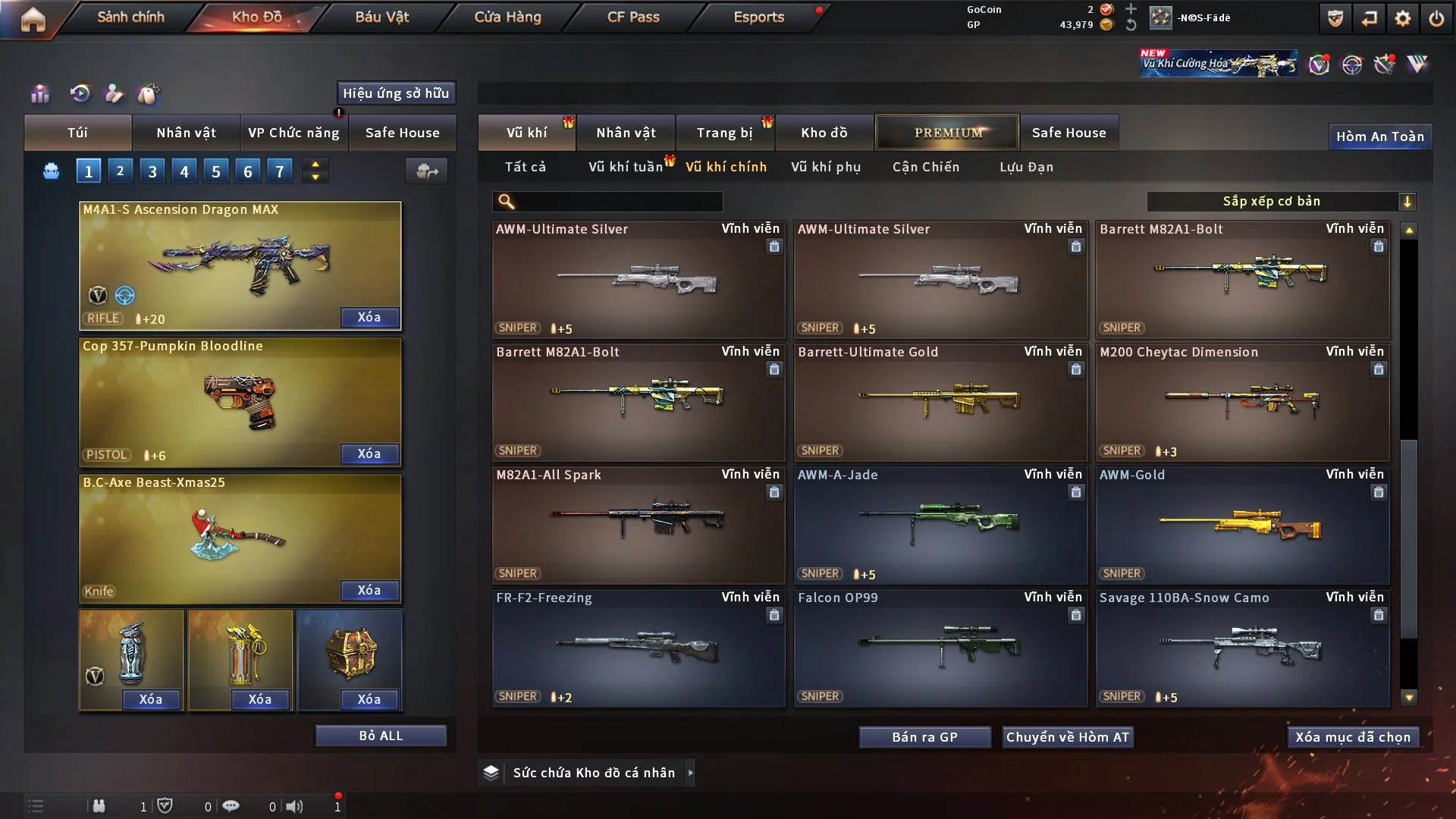Click Bỏ ALL to unequip everything
This screenshot has width=1456, height=819.
click(x=381, y=736)
